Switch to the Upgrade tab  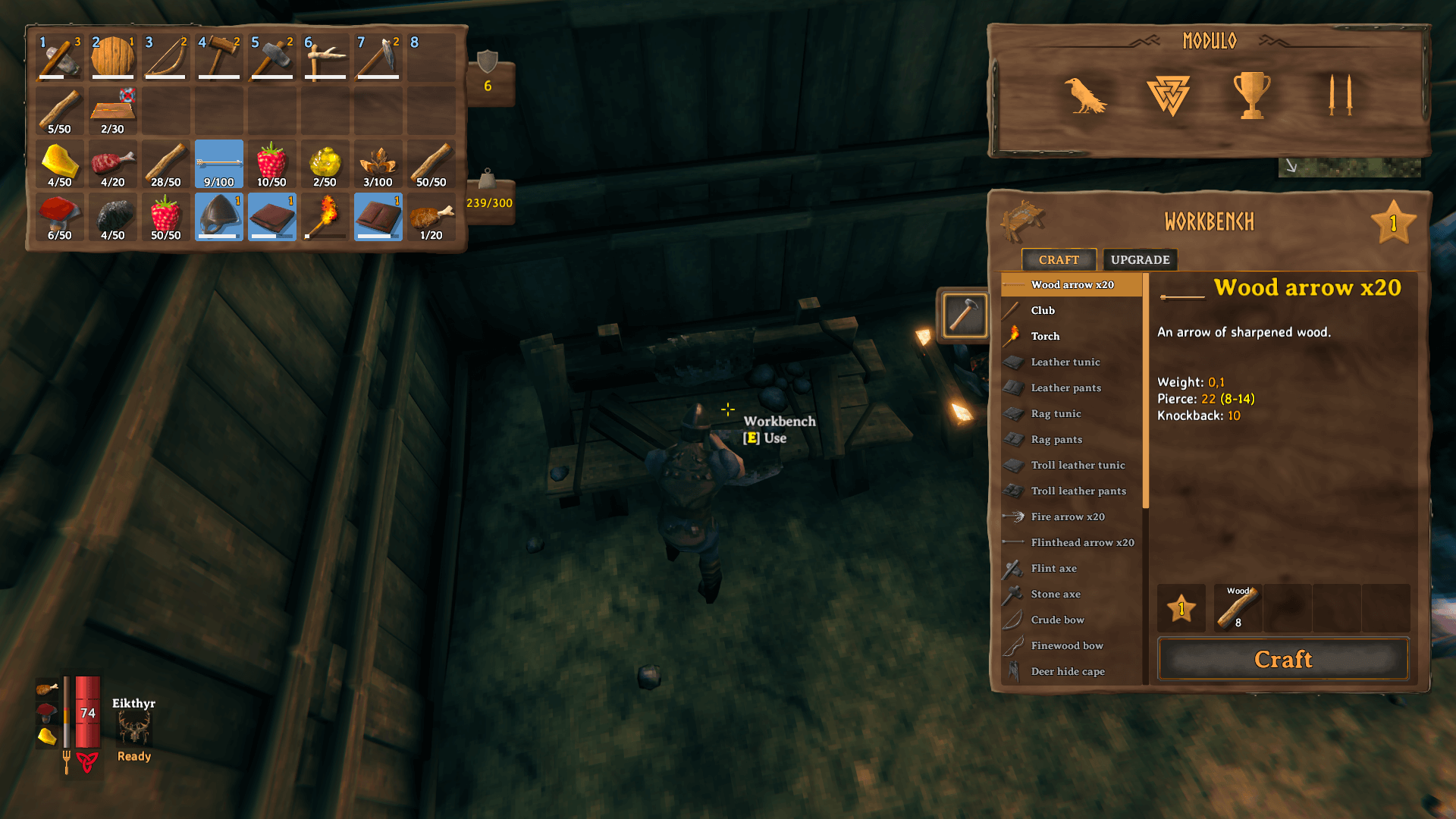[x=1140, y=259]
